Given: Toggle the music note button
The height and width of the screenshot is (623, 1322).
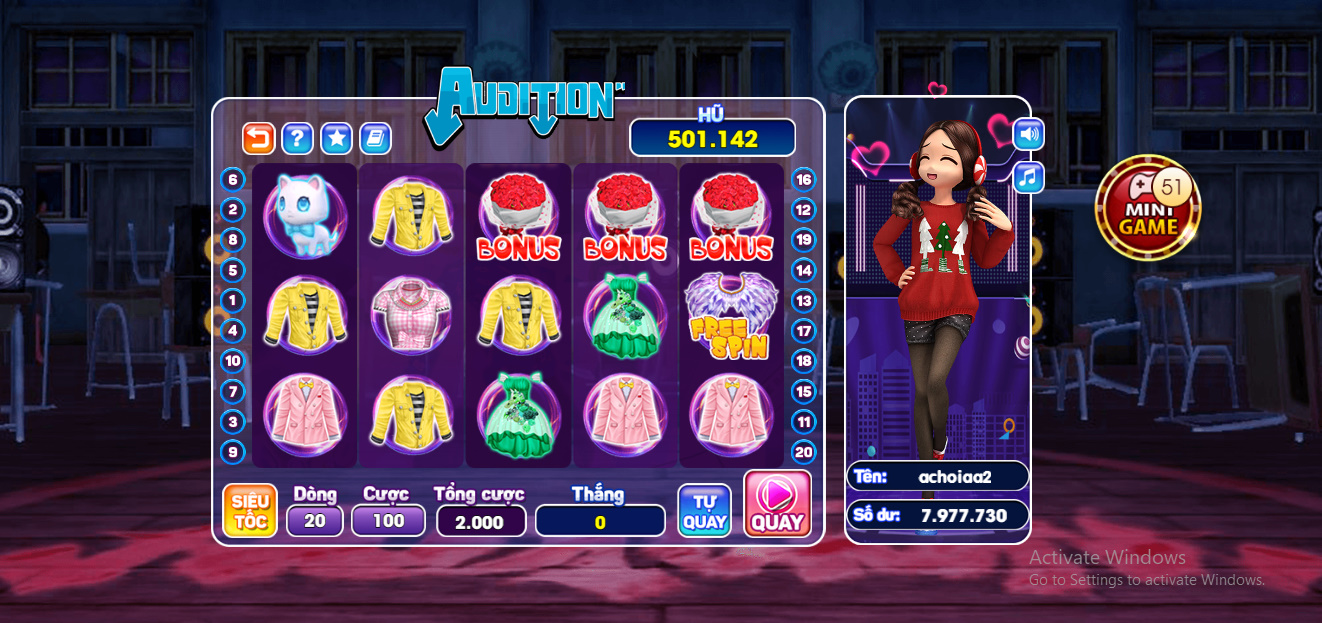Looking at the screenshot, I should click(1028, 178).
